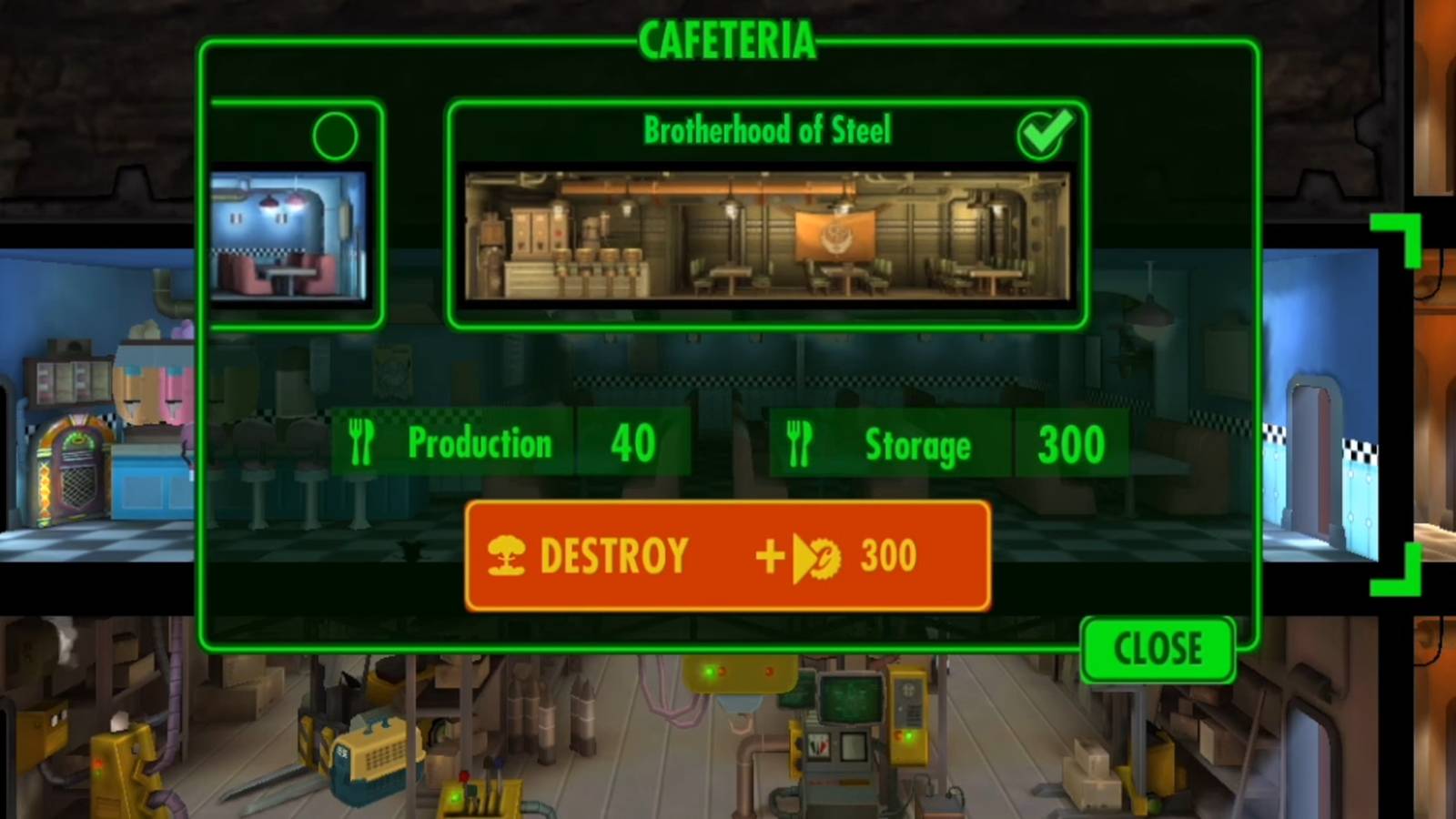Click the fork-and-knife icon beside Storage
Image resolution: width=1456 pixels, height=819 pixels.
(x=801, y=443)
